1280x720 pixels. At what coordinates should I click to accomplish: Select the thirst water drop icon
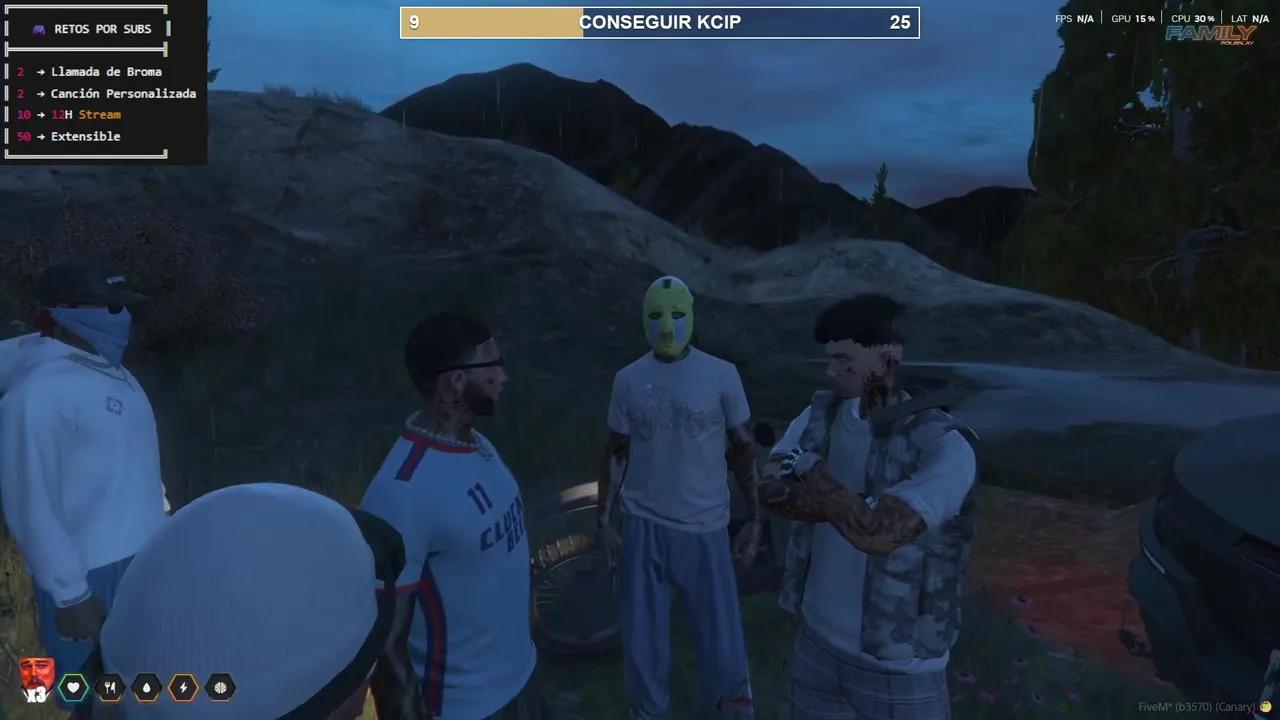coord(146,687)
